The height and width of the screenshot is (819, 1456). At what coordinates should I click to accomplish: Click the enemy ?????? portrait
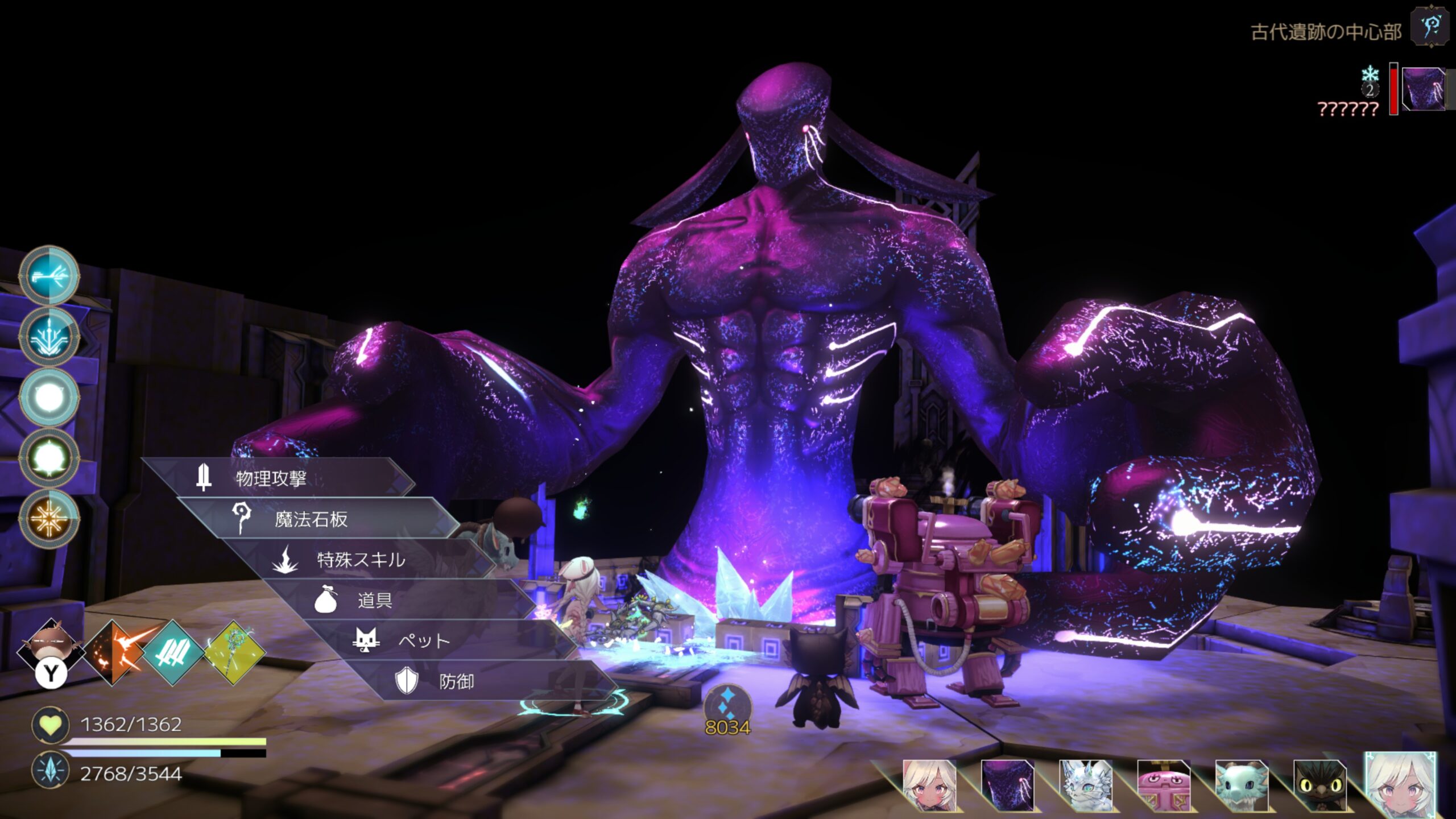[1423, 89]
